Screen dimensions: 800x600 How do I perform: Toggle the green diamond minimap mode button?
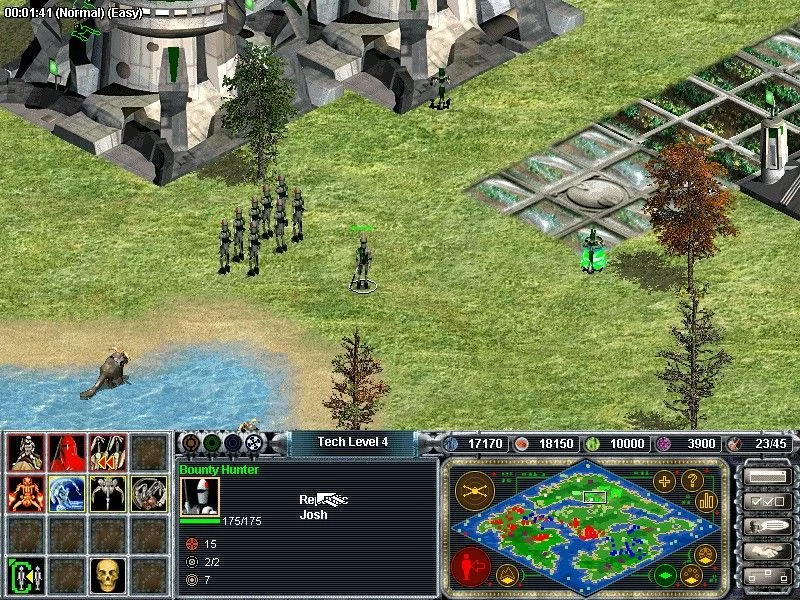click(x=665, y=576)
